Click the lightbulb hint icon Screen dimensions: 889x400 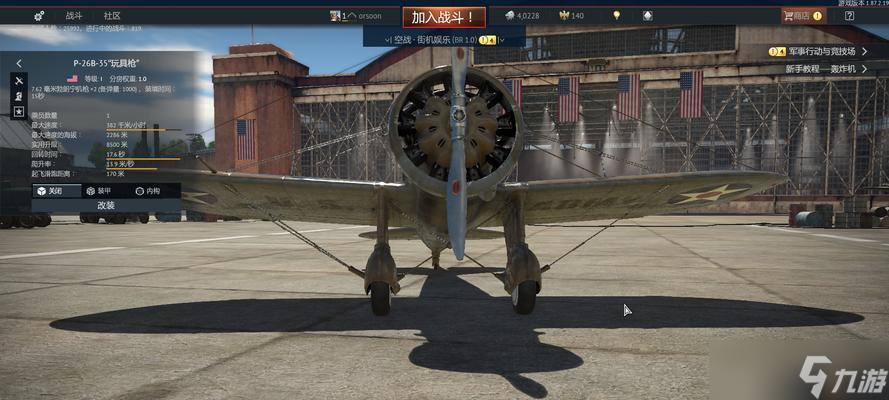point(617,15)
